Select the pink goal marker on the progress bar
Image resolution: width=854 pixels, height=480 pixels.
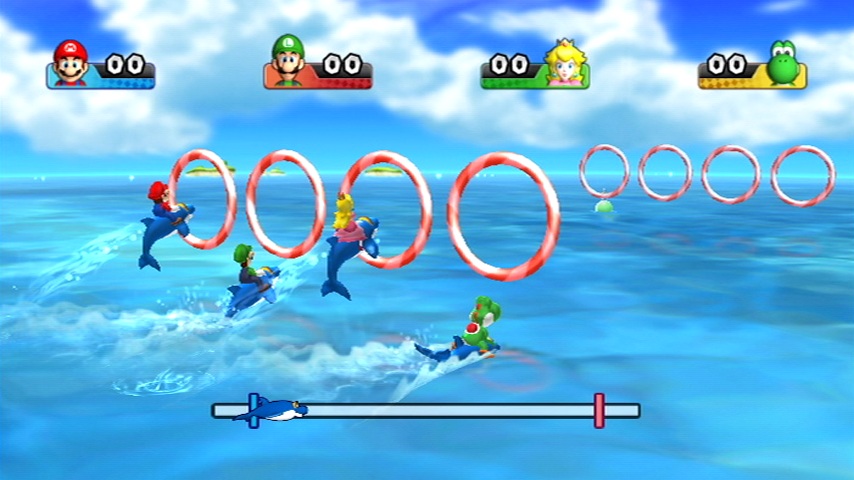pos(599,410)
